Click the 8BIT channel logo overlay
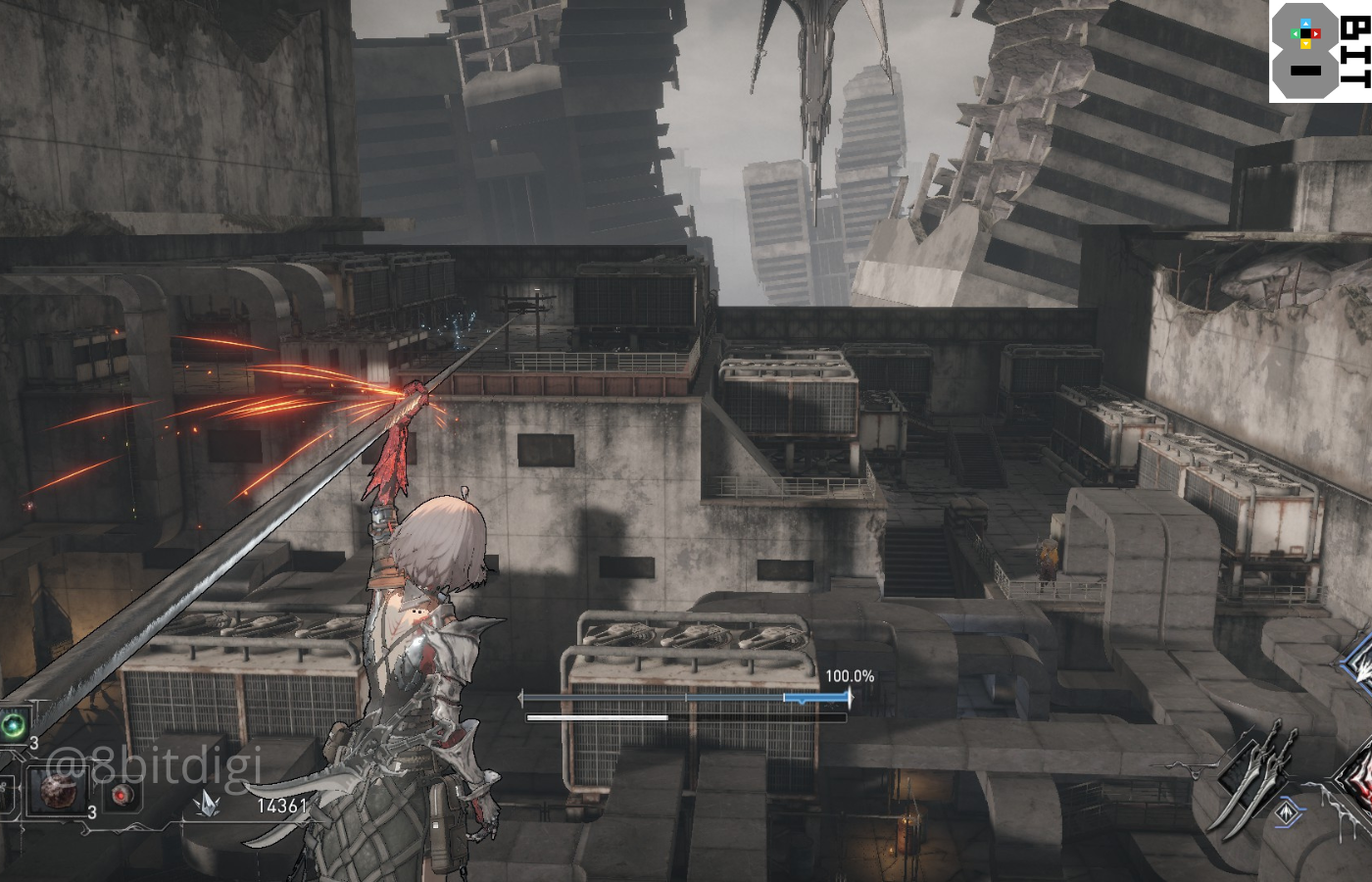 (x=1320, y=51)
